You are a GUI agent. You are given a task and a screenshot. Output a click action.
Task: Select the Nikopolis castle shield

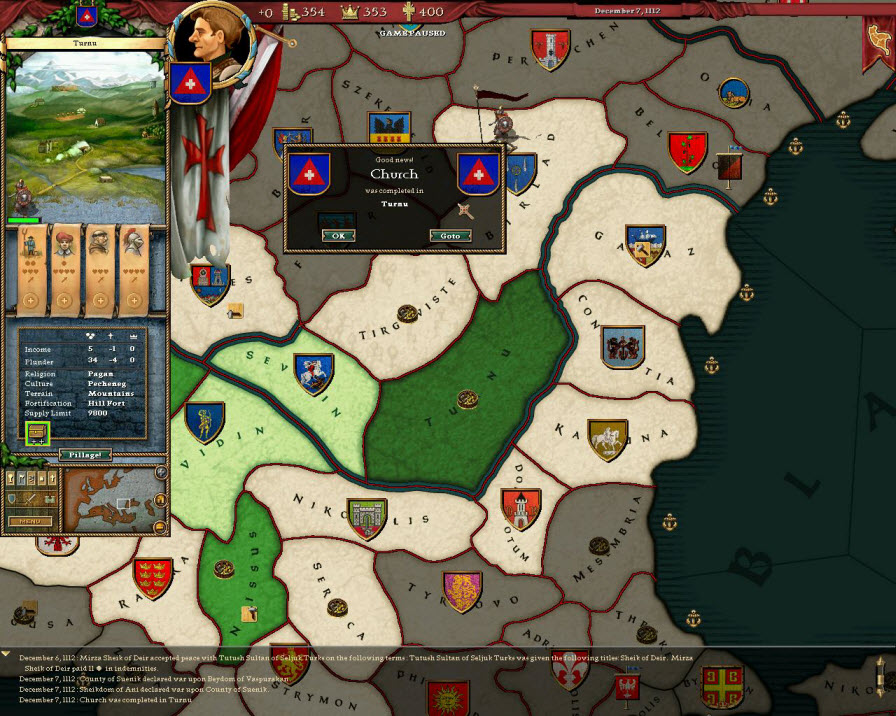click(366, 519)
